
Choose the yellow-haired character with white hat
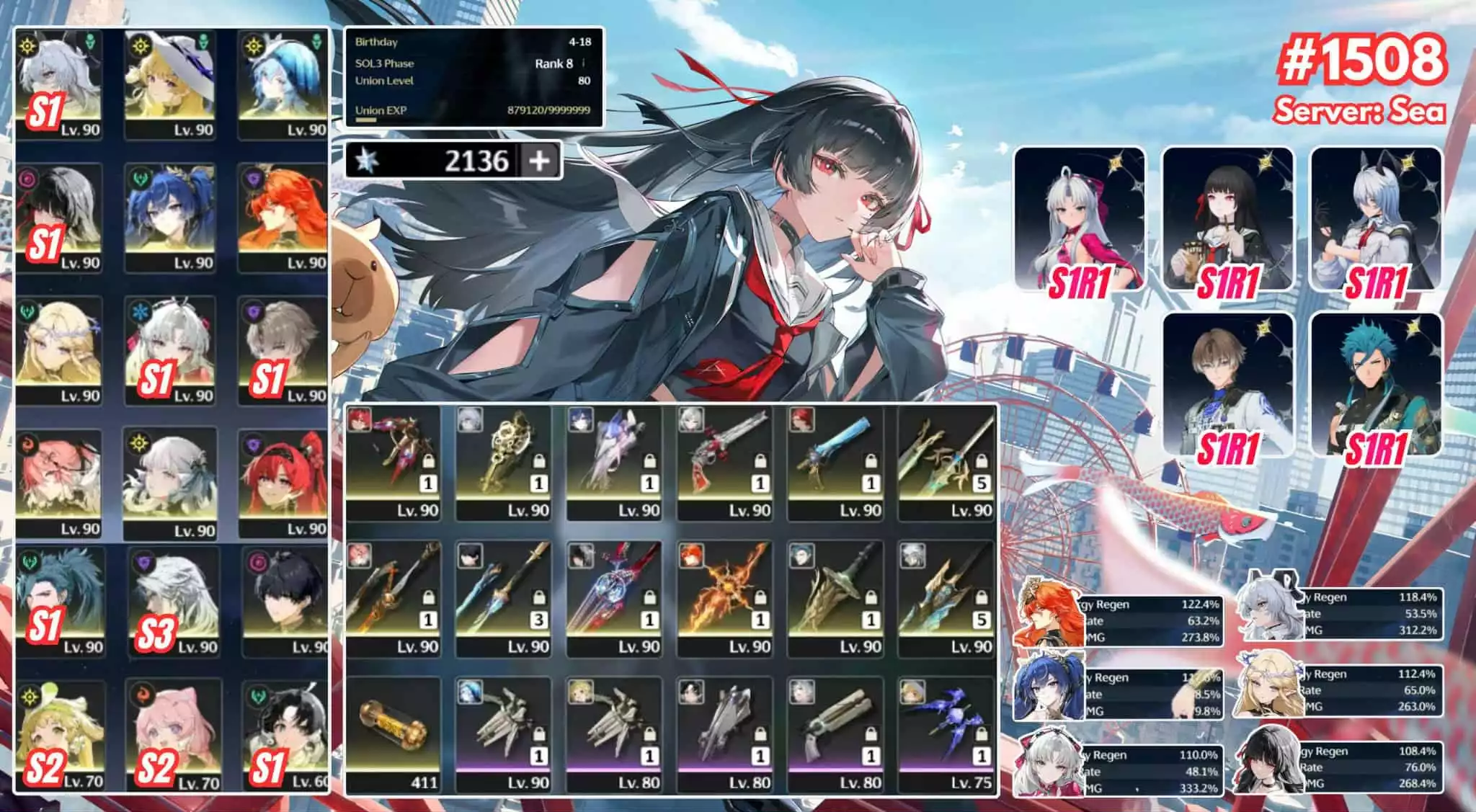coord(171,84)
